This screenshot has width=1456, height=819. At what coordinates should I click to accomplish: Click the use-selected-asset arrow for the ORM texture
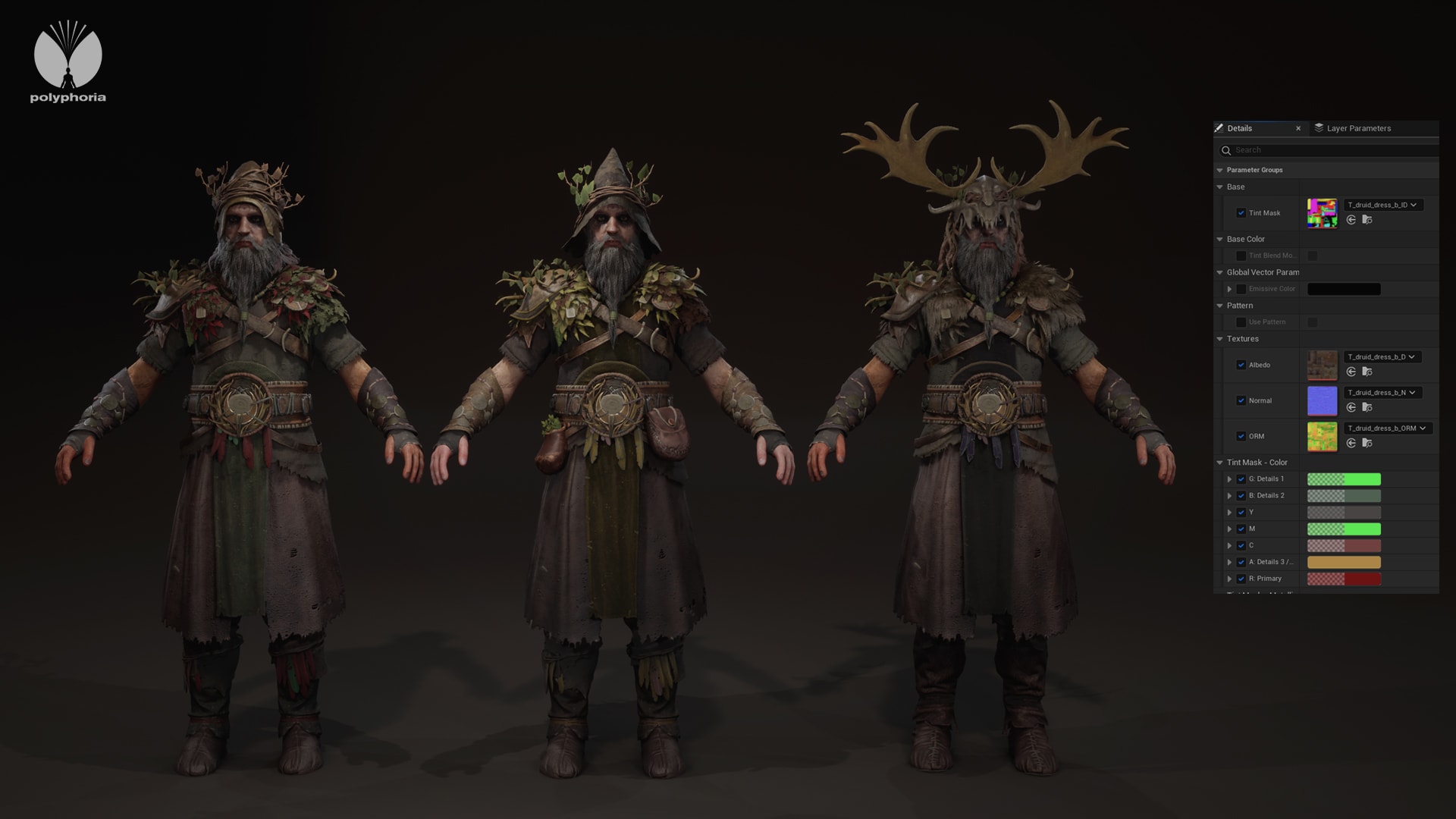[1351, 442]
